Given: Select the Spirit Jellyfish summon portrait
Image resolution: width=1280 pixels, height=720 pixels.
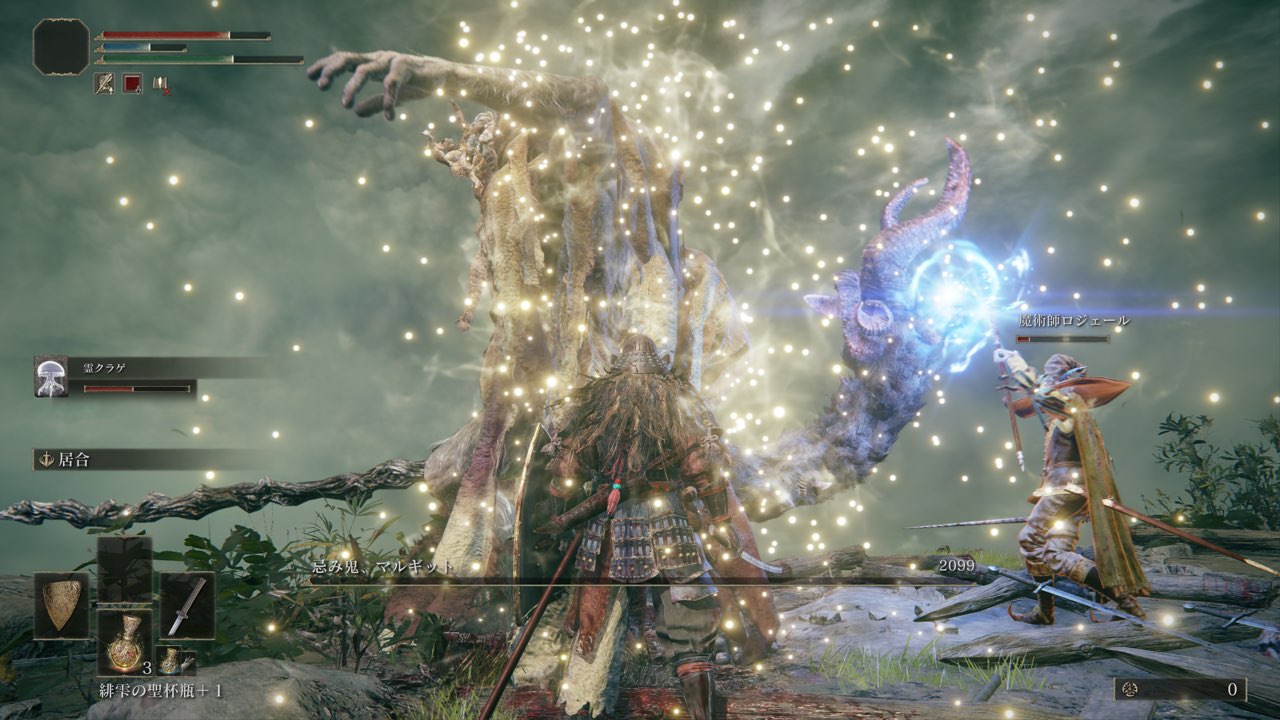Looking at the screenshot, I should [x=51, y=377].
